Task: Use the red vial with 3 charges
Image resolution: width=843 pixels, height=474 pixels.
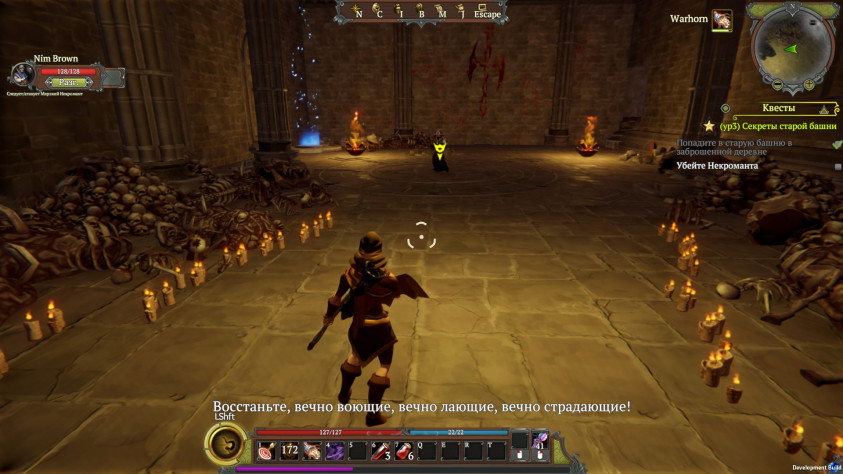Action: (381, 451)
